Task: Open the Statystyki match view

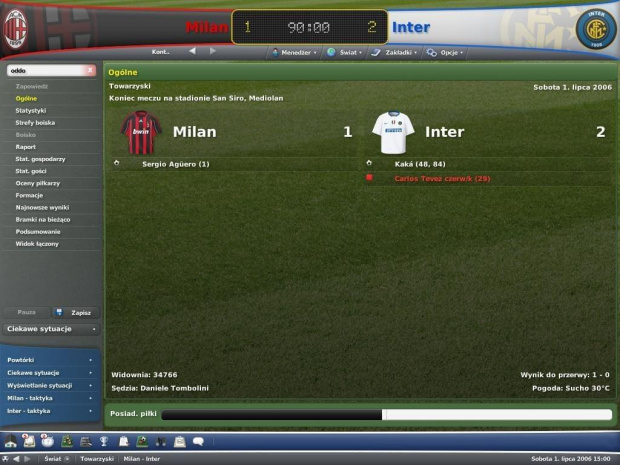Action: pos(30,110)
